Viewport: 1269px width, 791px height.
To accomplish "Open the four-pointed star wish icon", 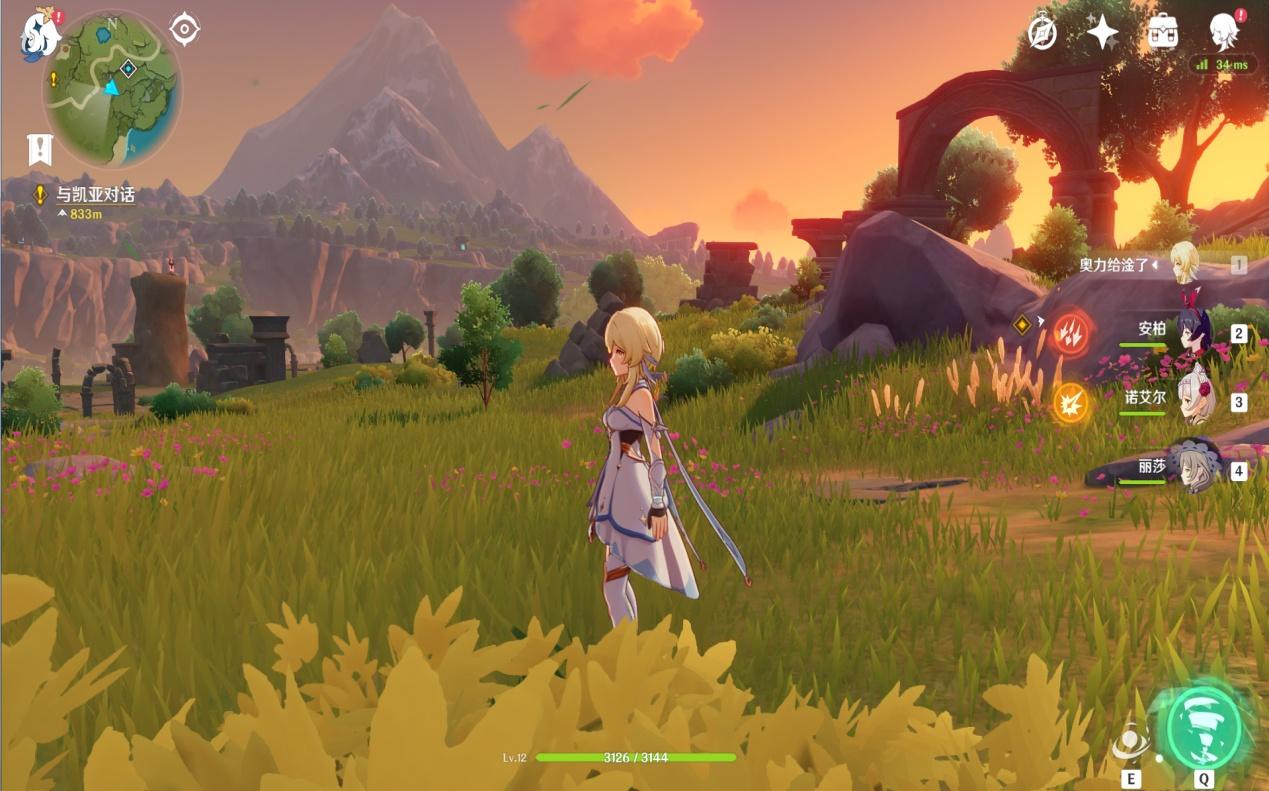I will 1102,33.
